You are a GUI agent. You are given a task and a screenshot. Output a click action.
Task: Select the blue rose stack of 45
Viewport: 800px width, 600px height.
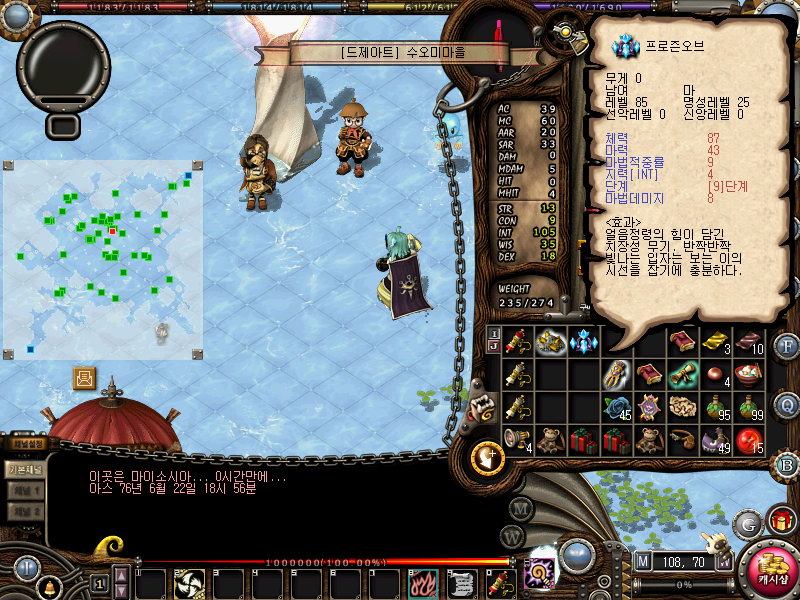click(x=616, y=408)
